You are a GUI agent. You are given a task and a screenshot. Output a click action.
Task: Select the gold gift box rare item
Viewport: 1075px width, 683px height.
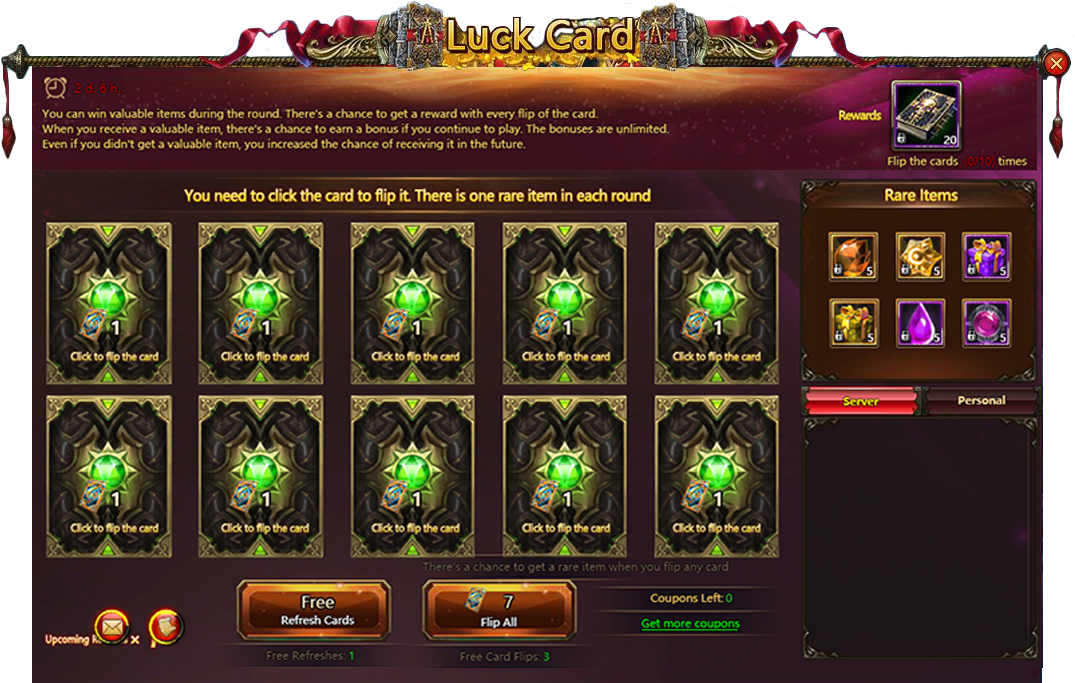(853, 323)
